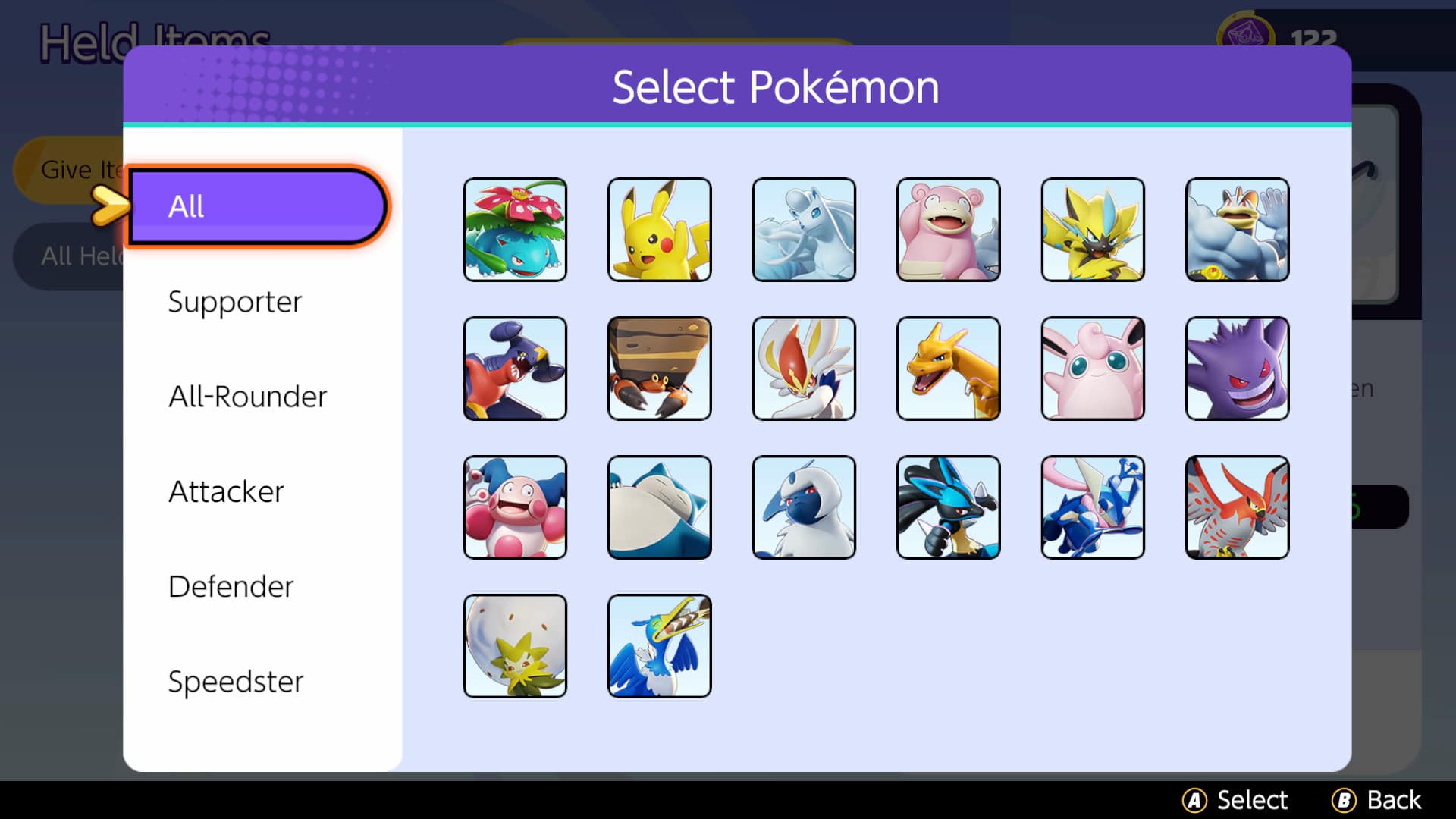
Task: Pick Absol from the Pokémon grid
Action: (803, 507)
